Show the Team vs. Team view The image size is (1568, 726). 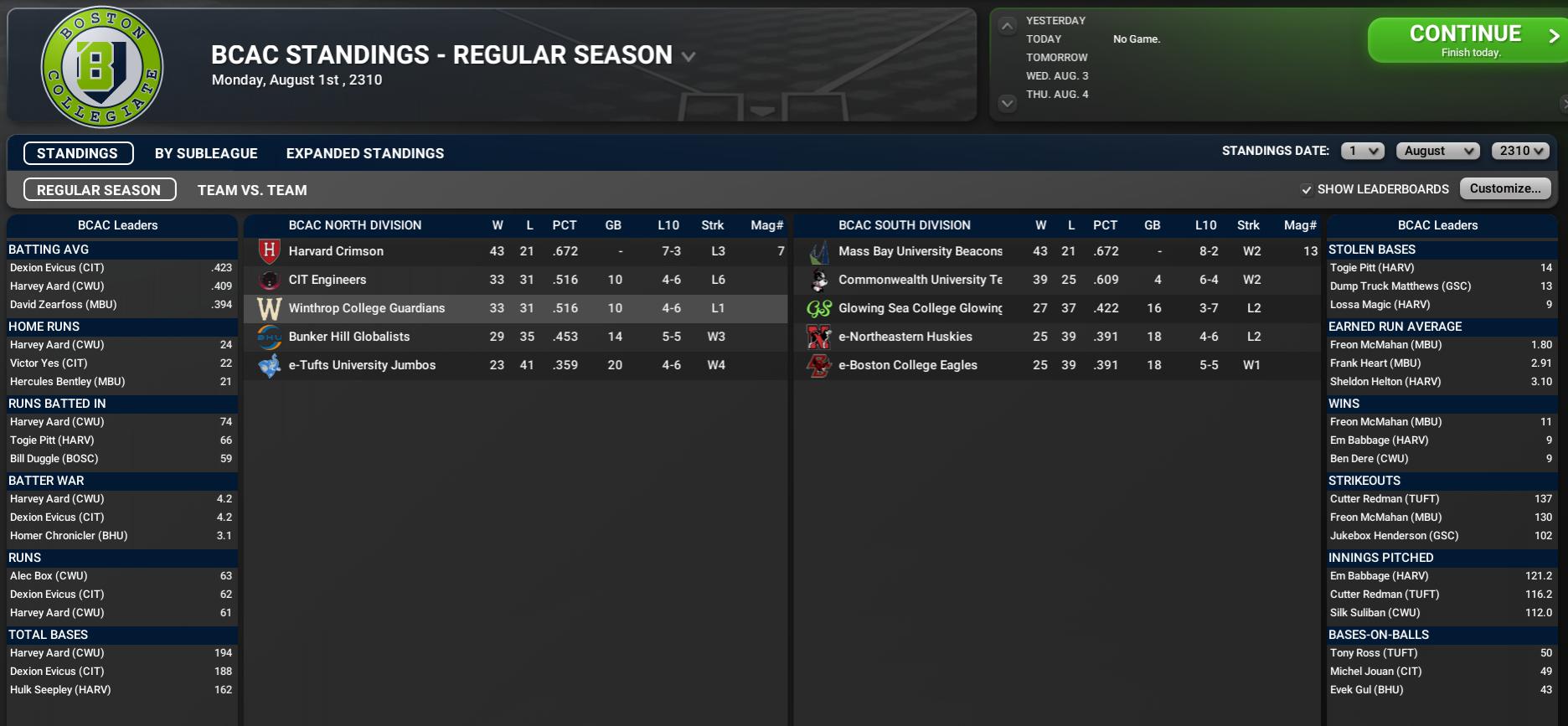tap(252, 190)
